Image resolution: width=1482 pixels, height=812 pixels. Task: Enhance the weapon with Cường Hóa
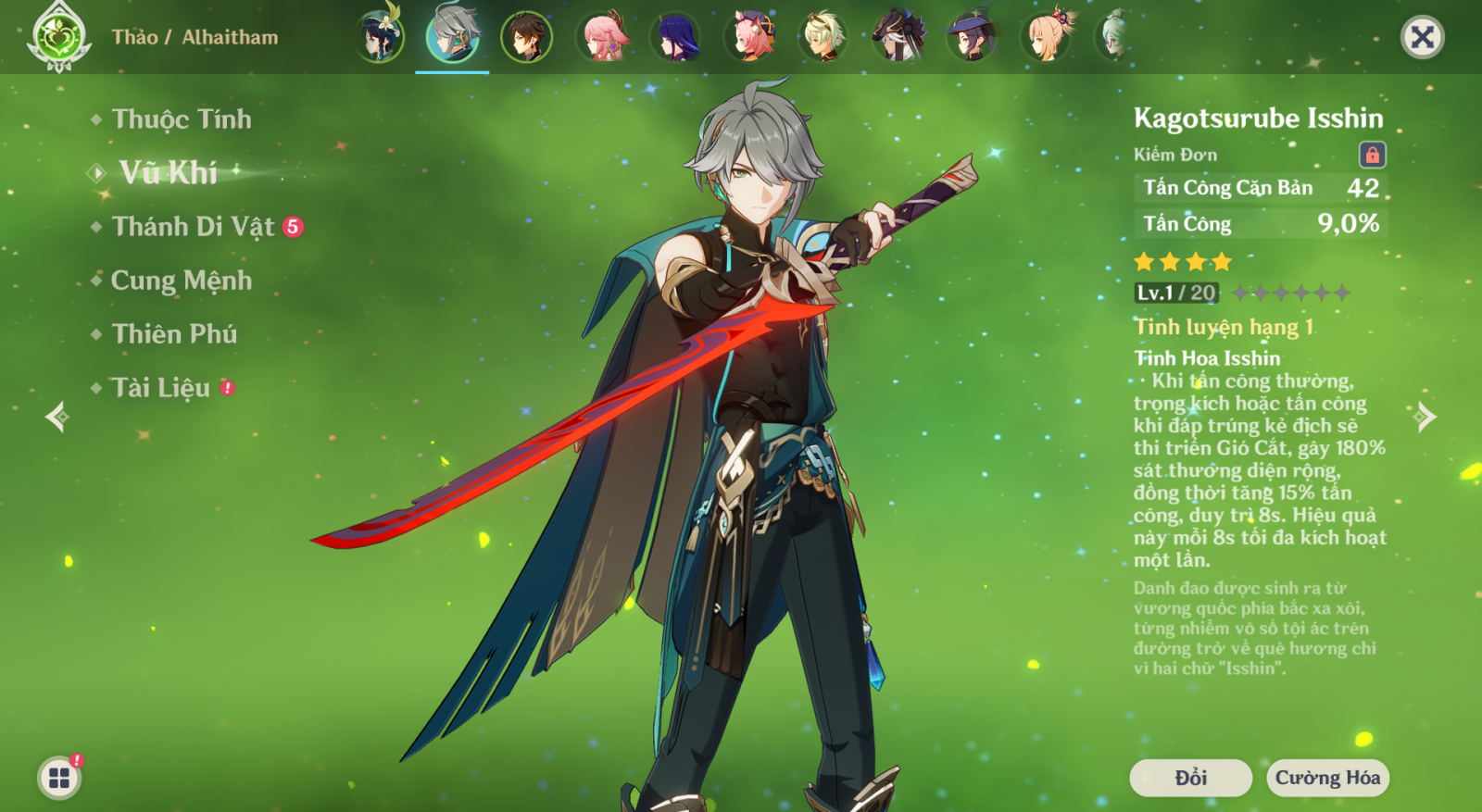coord(1327,778)
